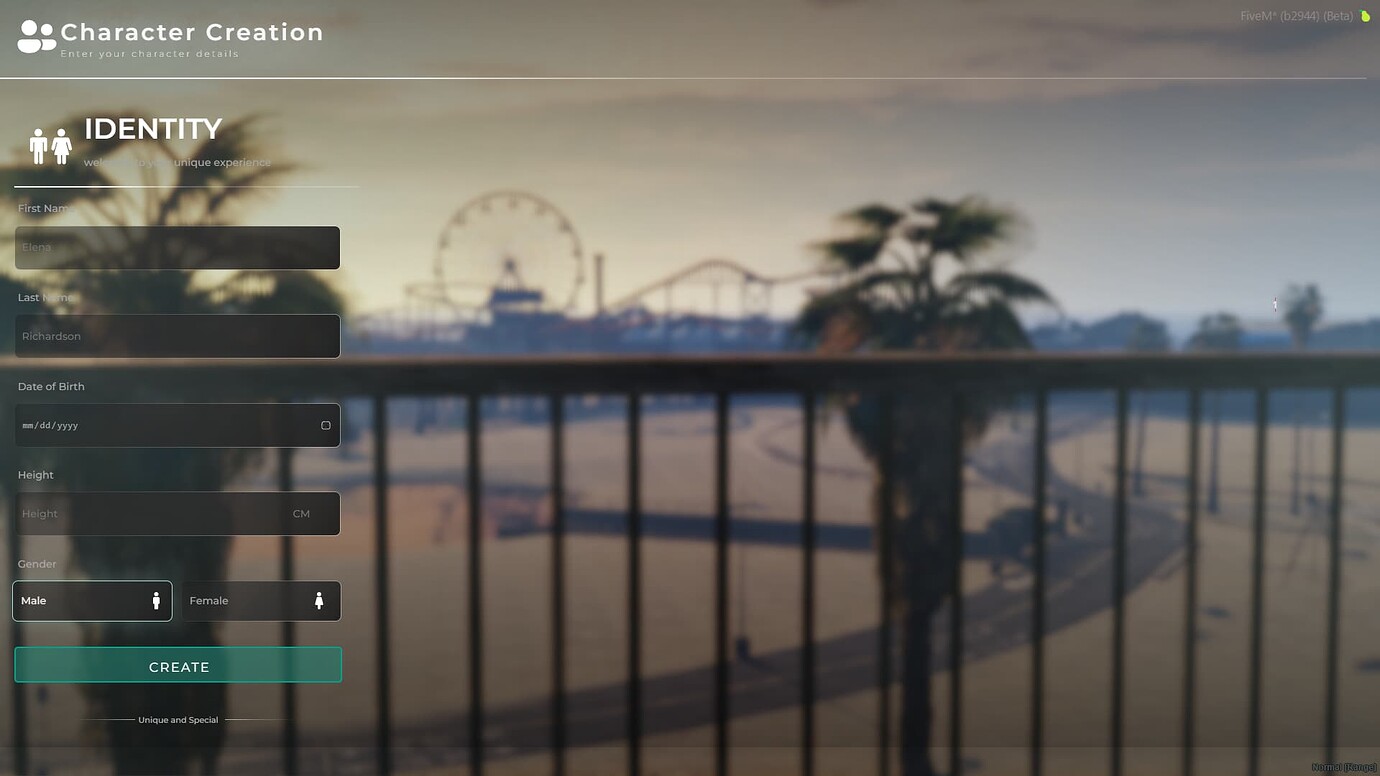
Task: Select the Female gender option
Action: [260, 600]
